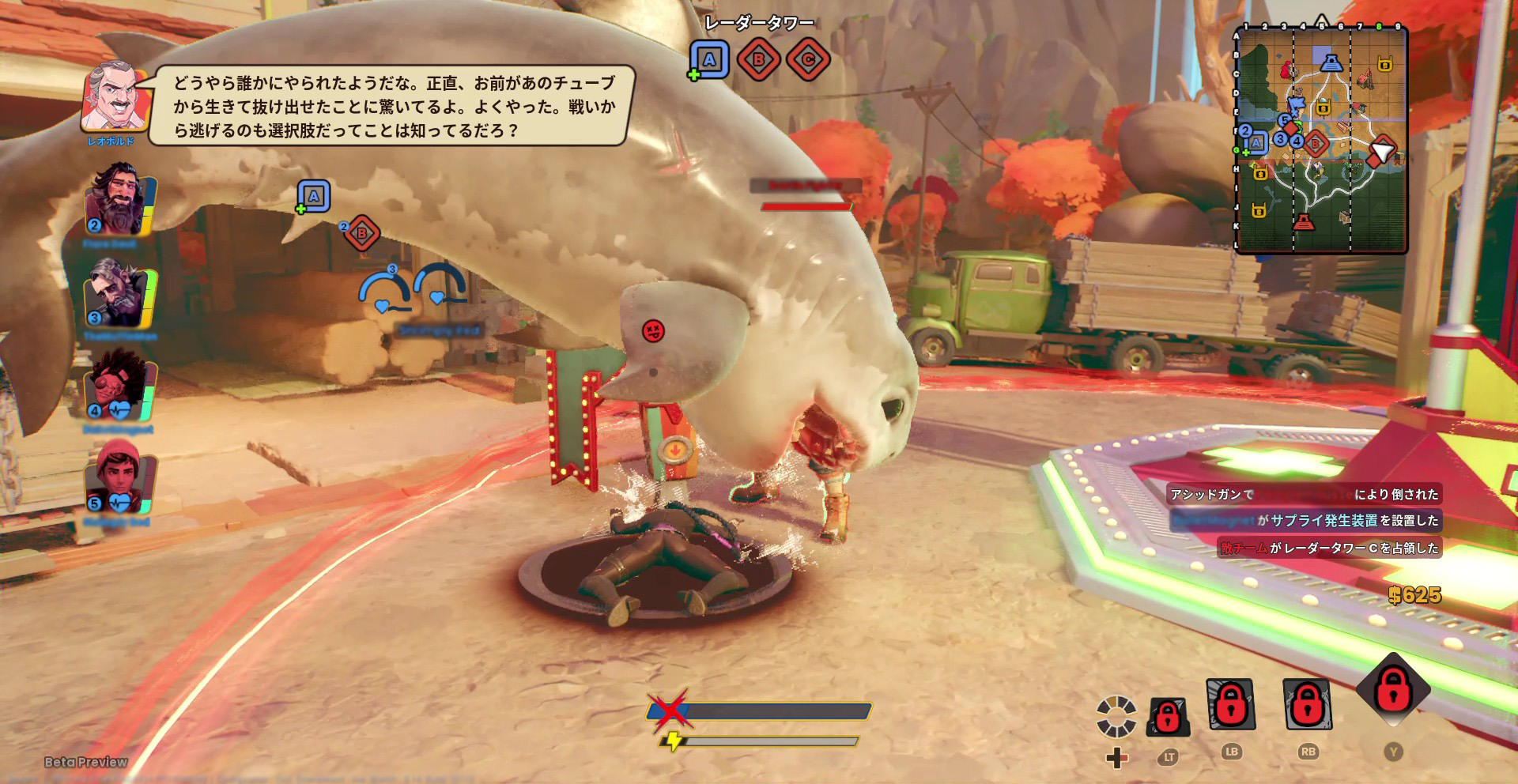The width and height of the screenshot is (1518, 784).
Task: Click the kill feed supply spawner message
Action: [x=1306, y=521]
